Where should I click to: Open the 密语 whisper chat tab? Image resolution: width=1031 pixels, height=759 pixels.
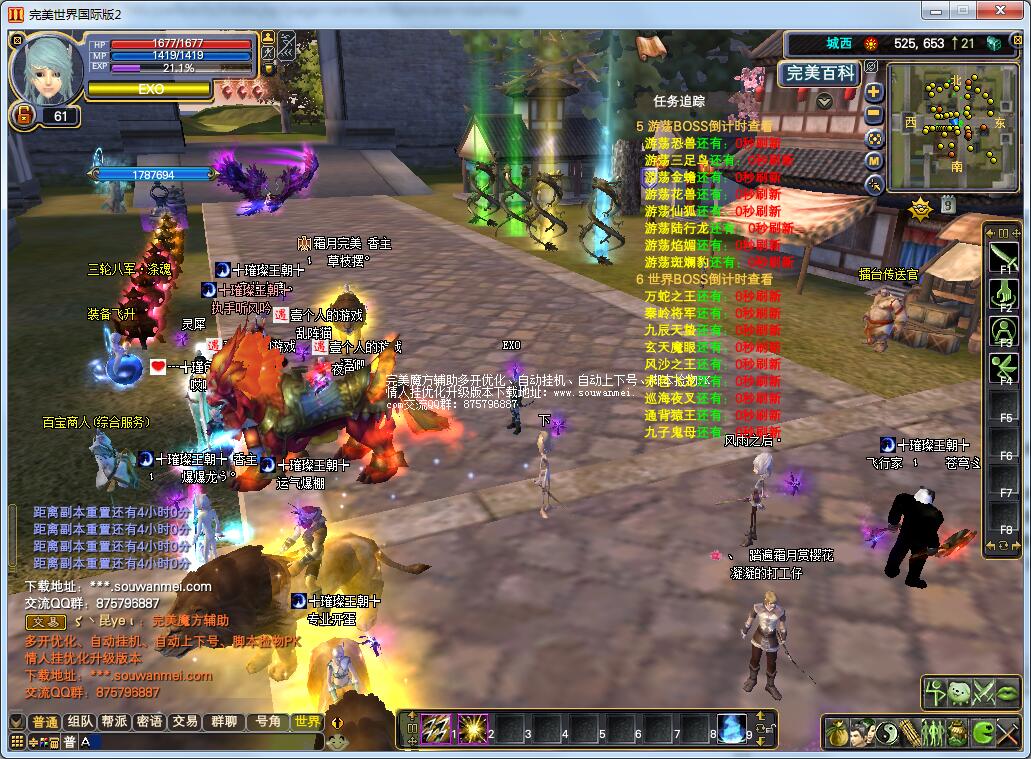[x=150, y=722]
